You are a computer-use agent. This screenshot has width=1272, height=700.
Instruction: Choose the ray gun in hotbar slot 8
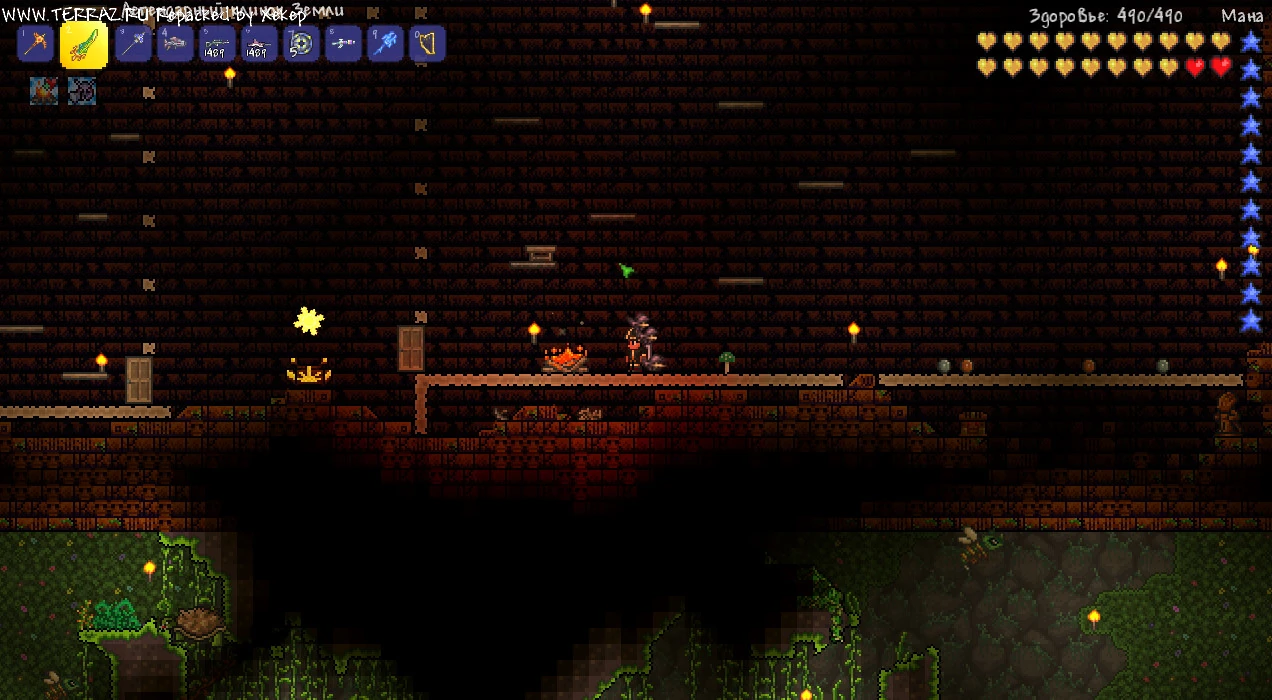[x=343, y=44]
